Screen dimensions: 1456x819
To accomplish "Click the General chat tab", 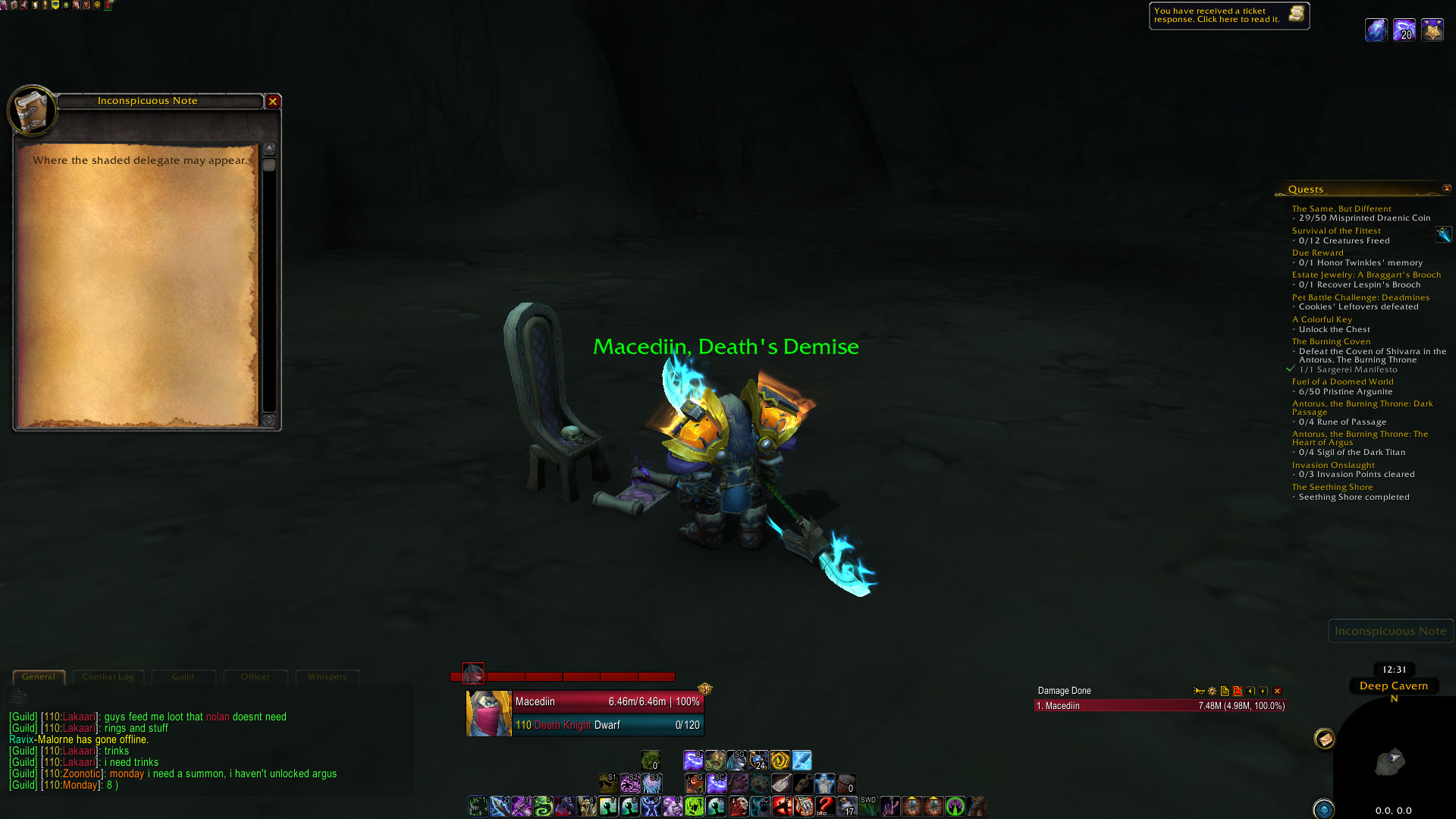I will point(39,676).
